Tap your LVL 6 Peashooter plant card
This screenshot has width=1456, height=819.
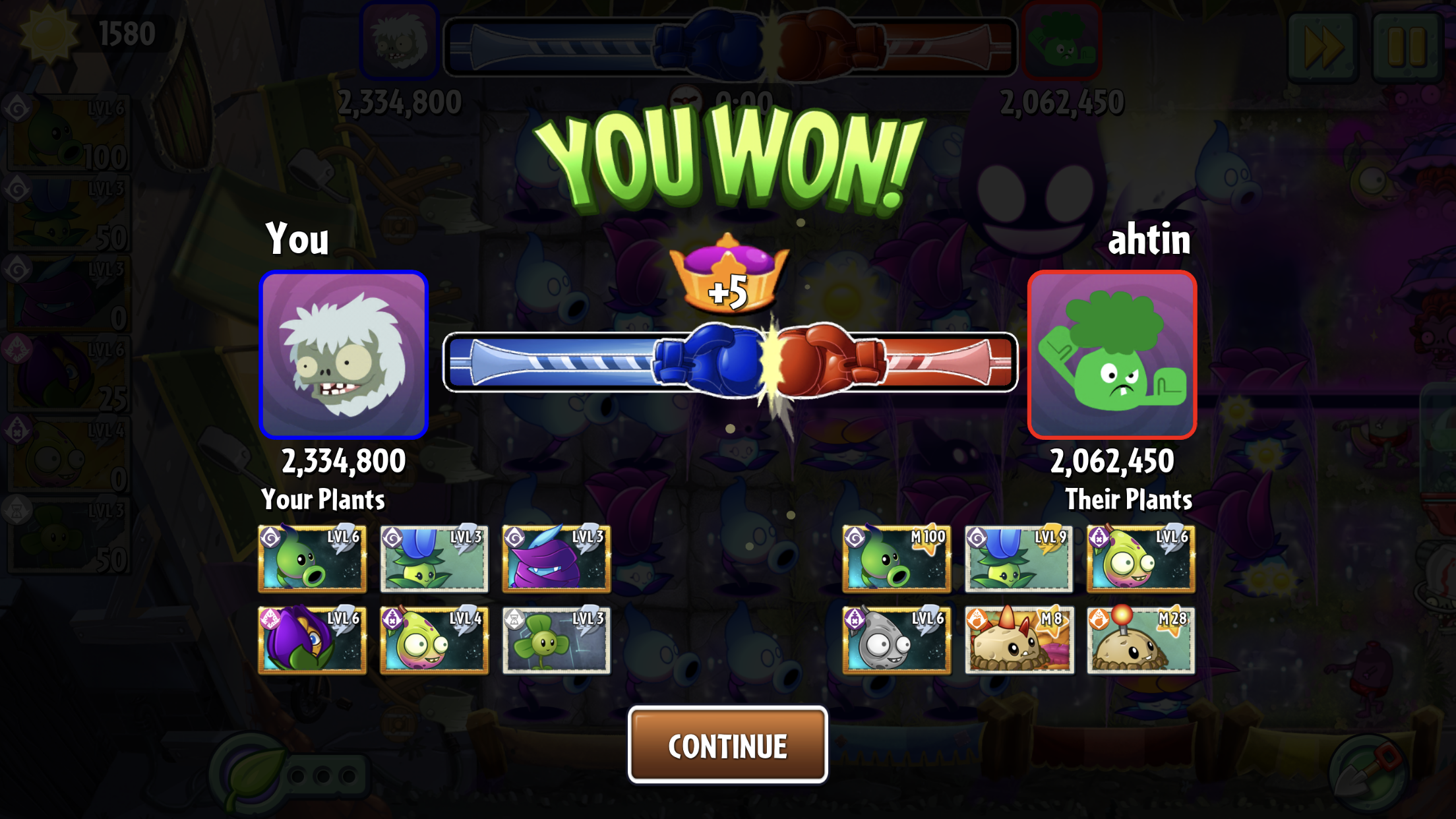click(x=312, y=559)
